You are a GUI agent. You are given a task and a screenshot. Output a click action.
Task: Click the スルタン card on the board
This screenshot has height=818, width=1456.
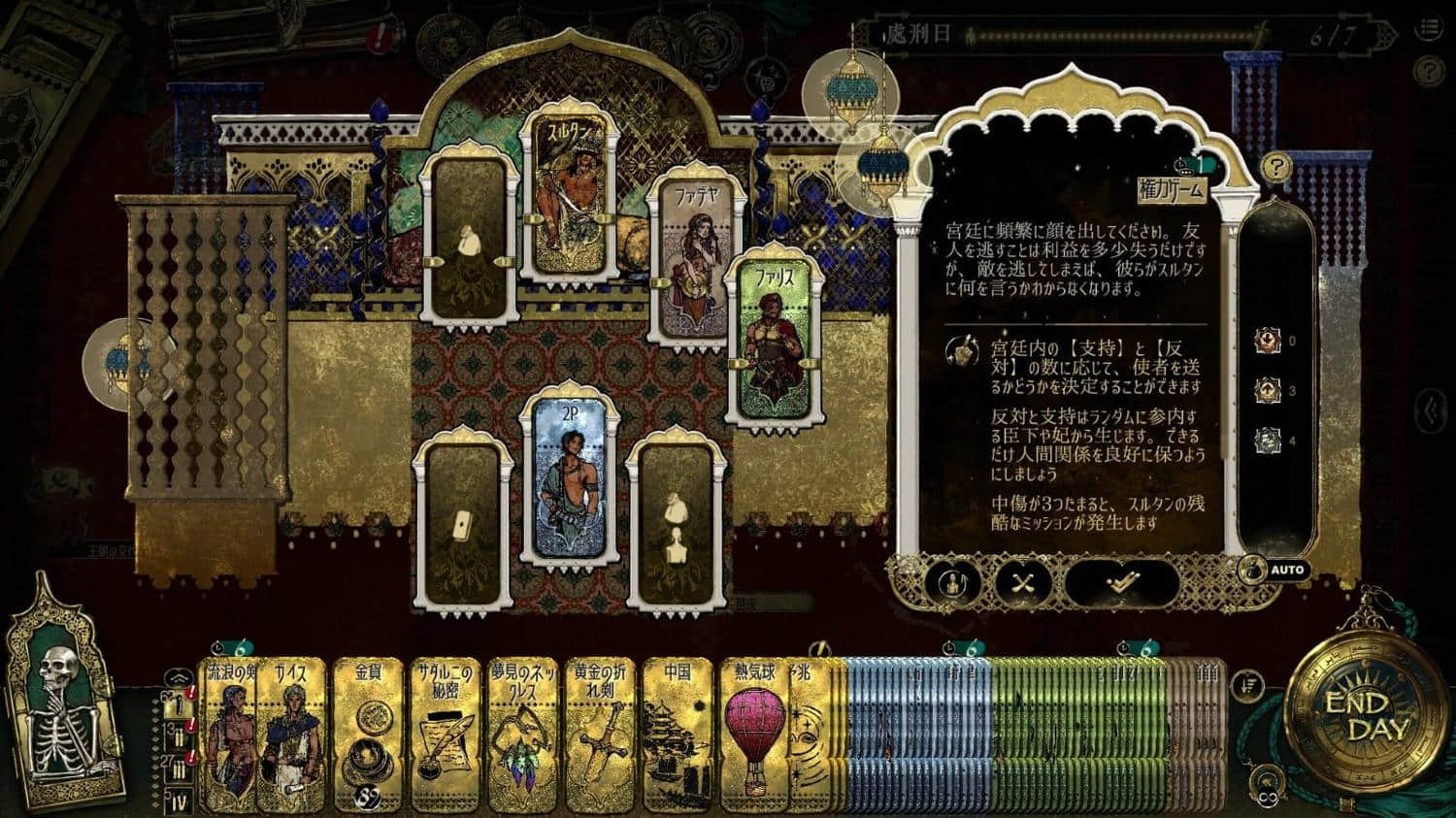569,202
